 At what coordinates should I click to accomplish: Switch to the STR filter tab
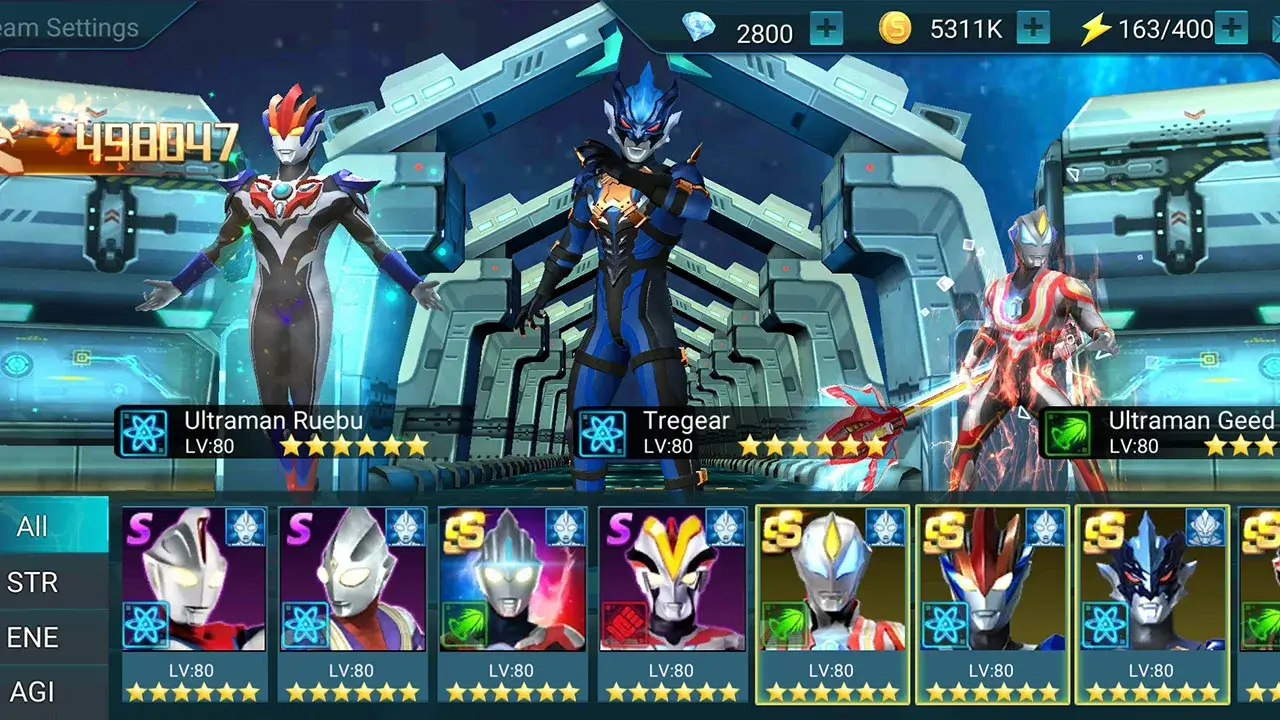click(32, 583)
